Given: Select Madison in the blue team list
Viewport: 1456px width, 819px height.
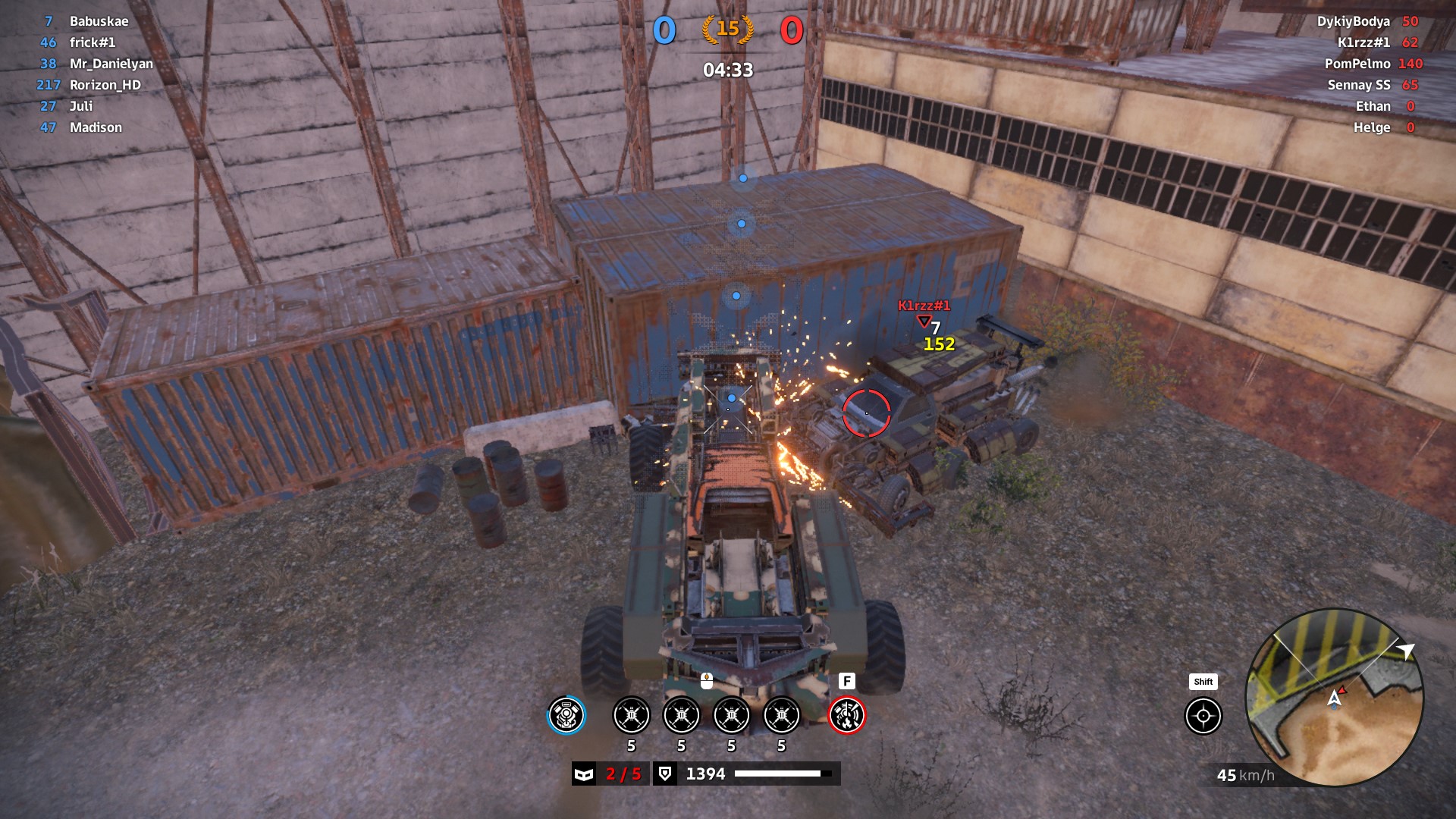Looking at the screenshot, I should (96, 127).
